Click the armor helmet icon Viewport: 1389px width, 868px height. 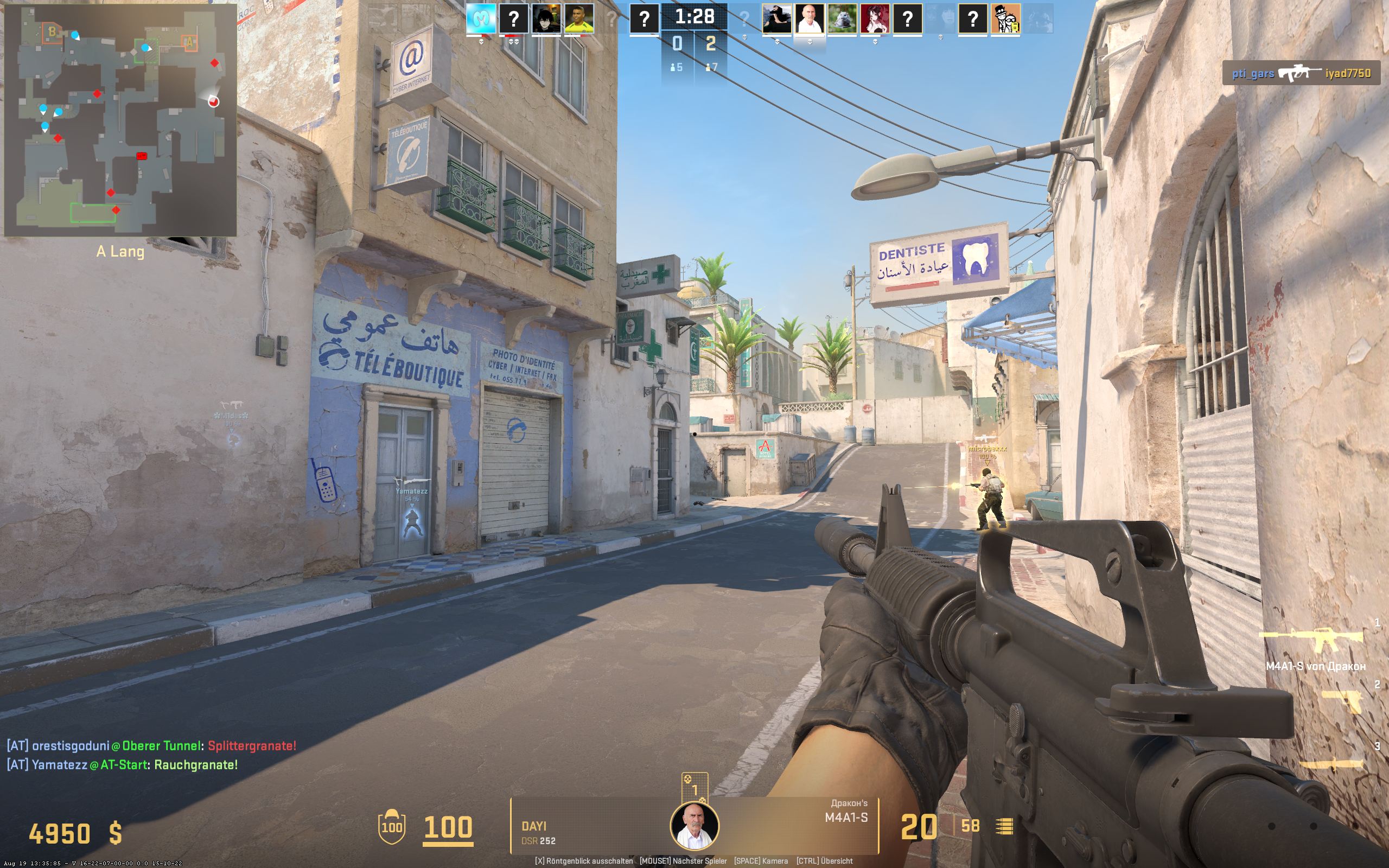click(x=391, y=826)
